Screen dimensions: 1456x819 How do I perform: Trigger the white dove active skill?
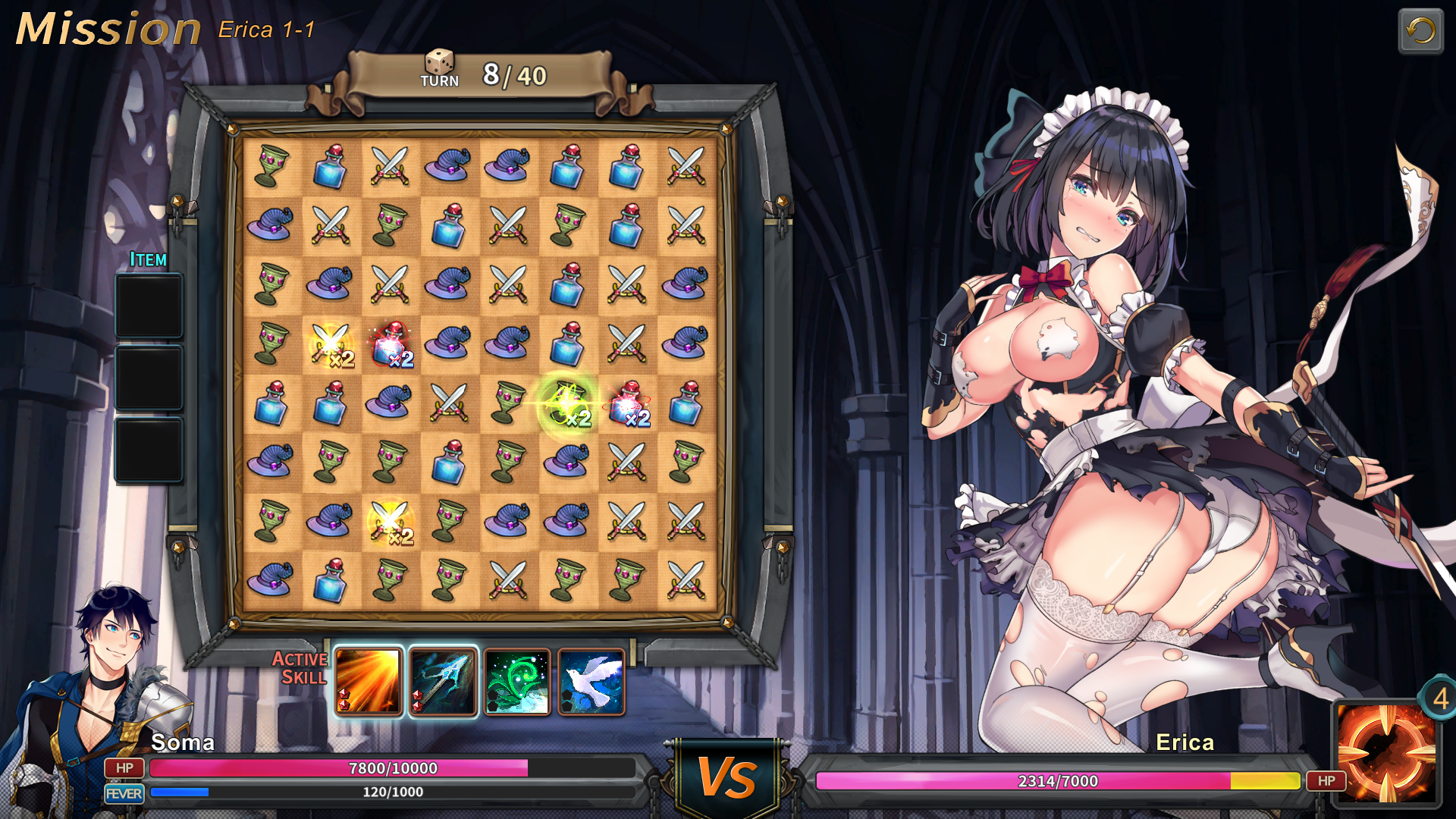591,682
